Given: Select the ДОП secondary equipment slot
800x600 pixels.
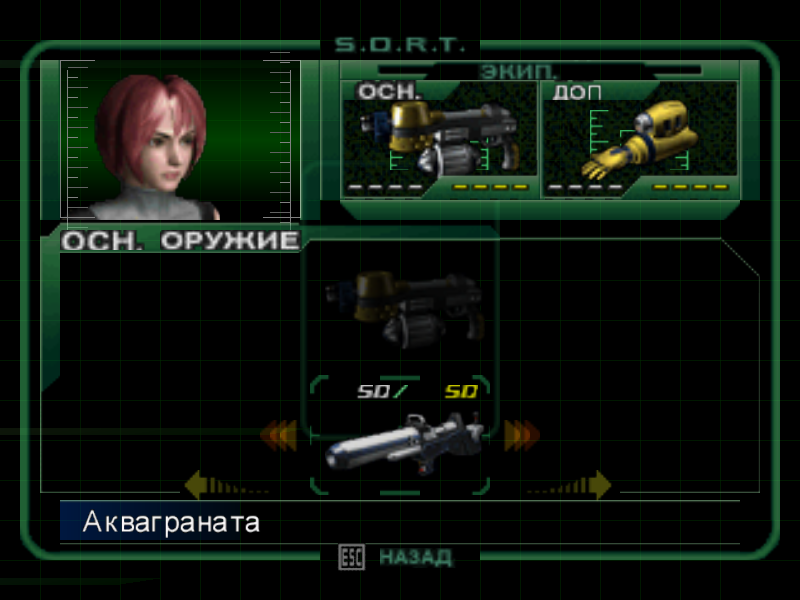Looking at the screenshot, I should (x=640, y=138).
